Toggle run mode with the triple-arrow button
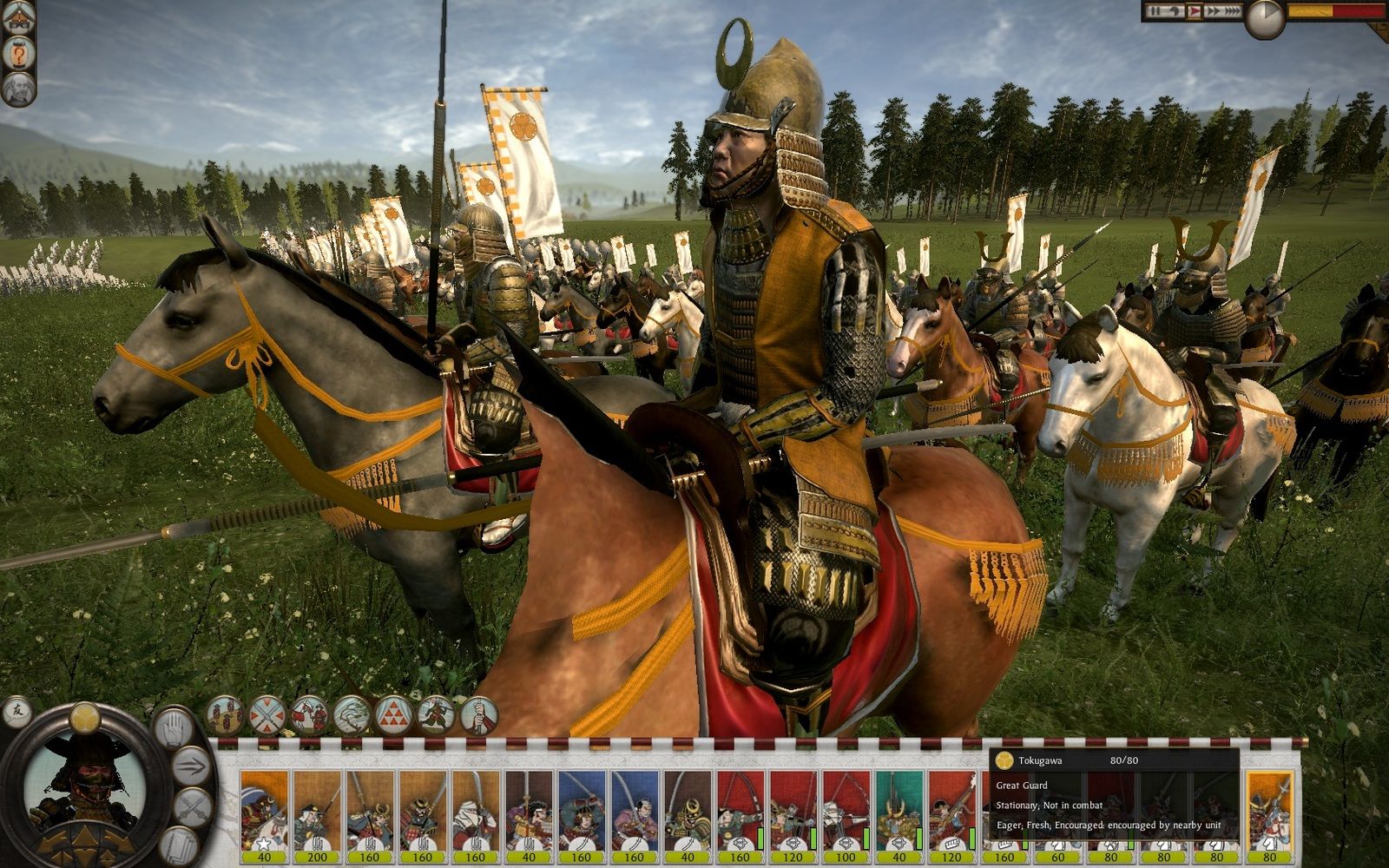The height and width of the screenshot is (868, 1389). click(192, 767)
